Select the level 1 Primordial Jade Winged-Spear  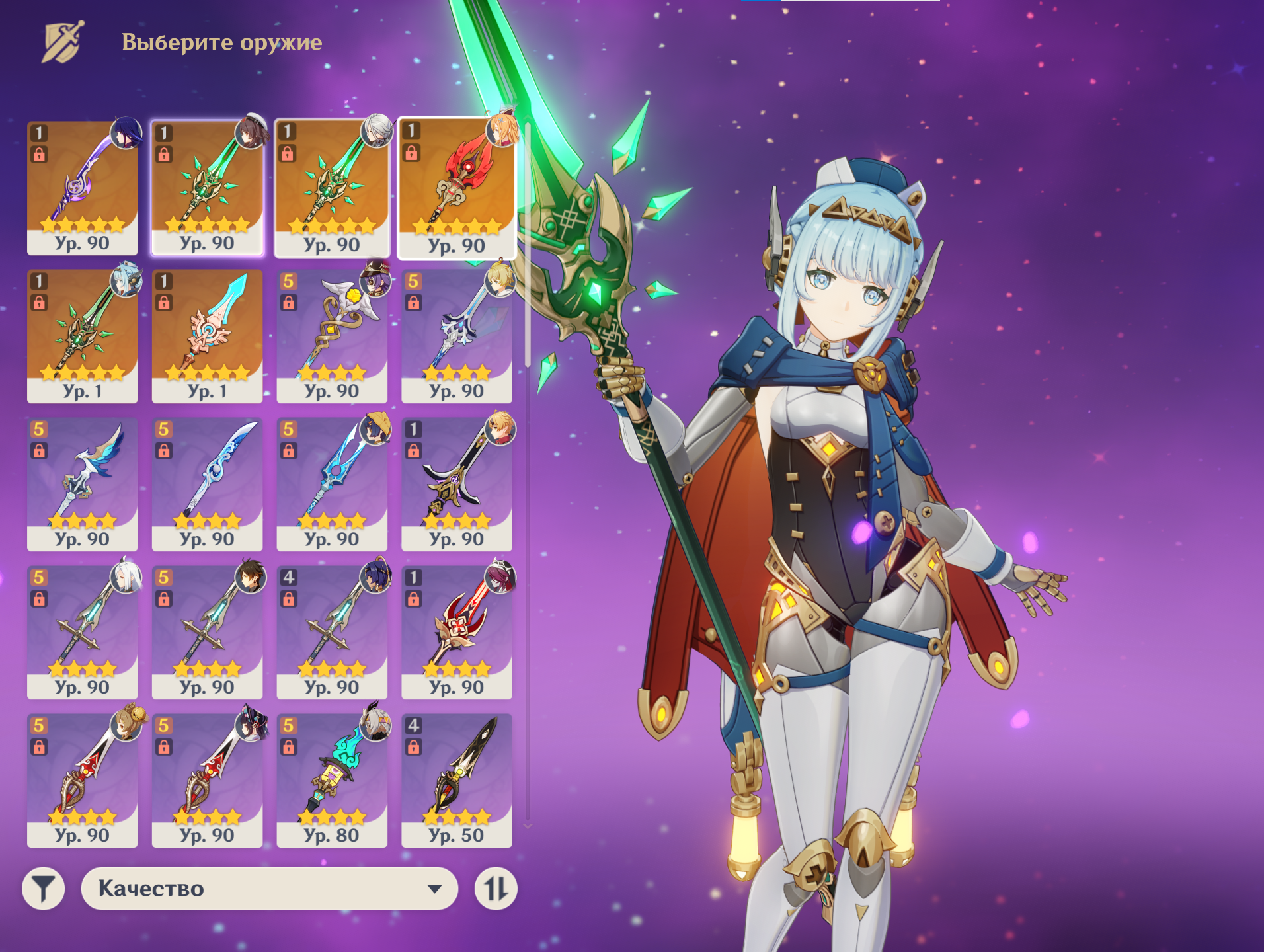click(83, 335)
